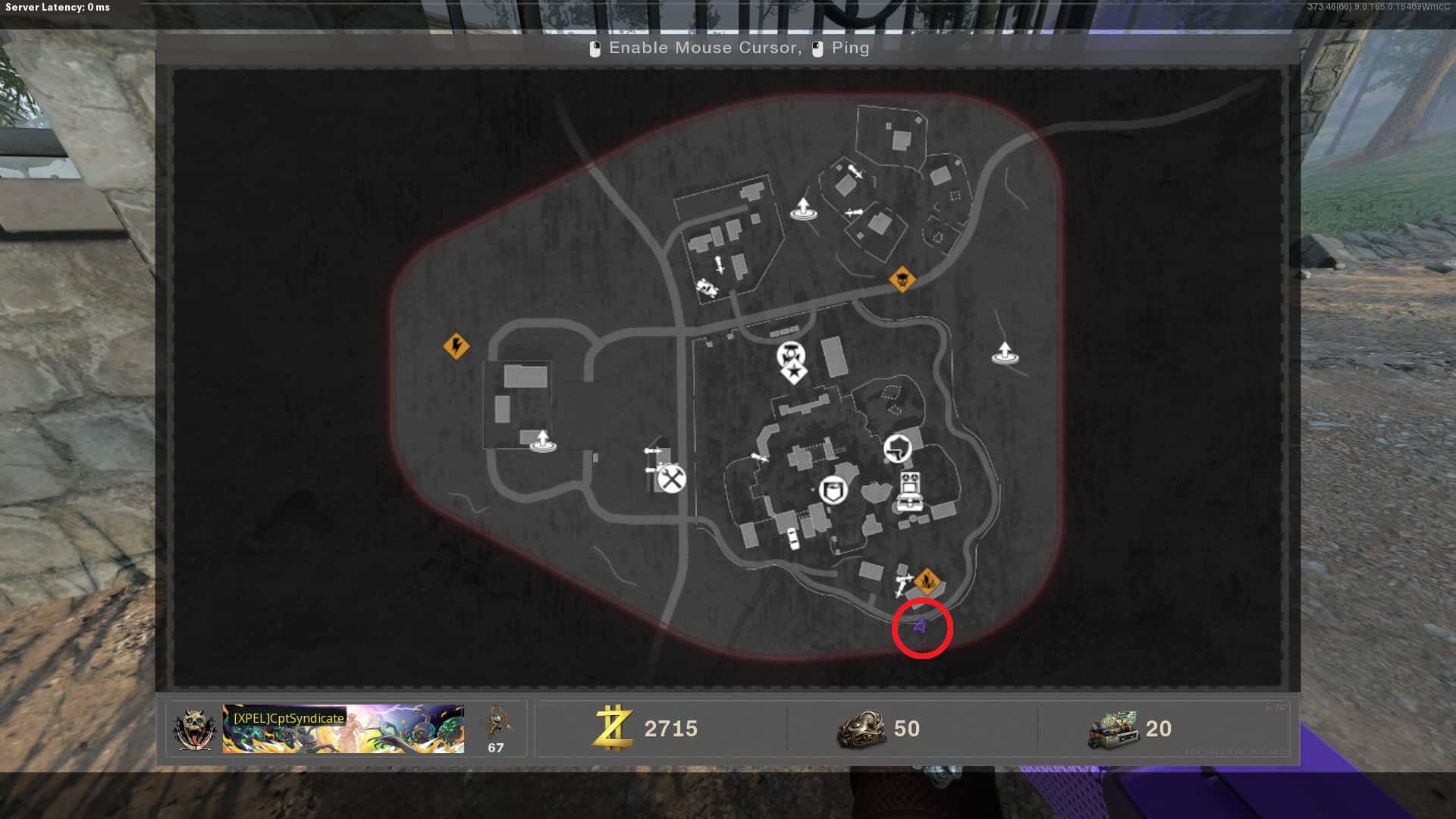Click the up-arrow pad marker in the western compound

(541, 441)
